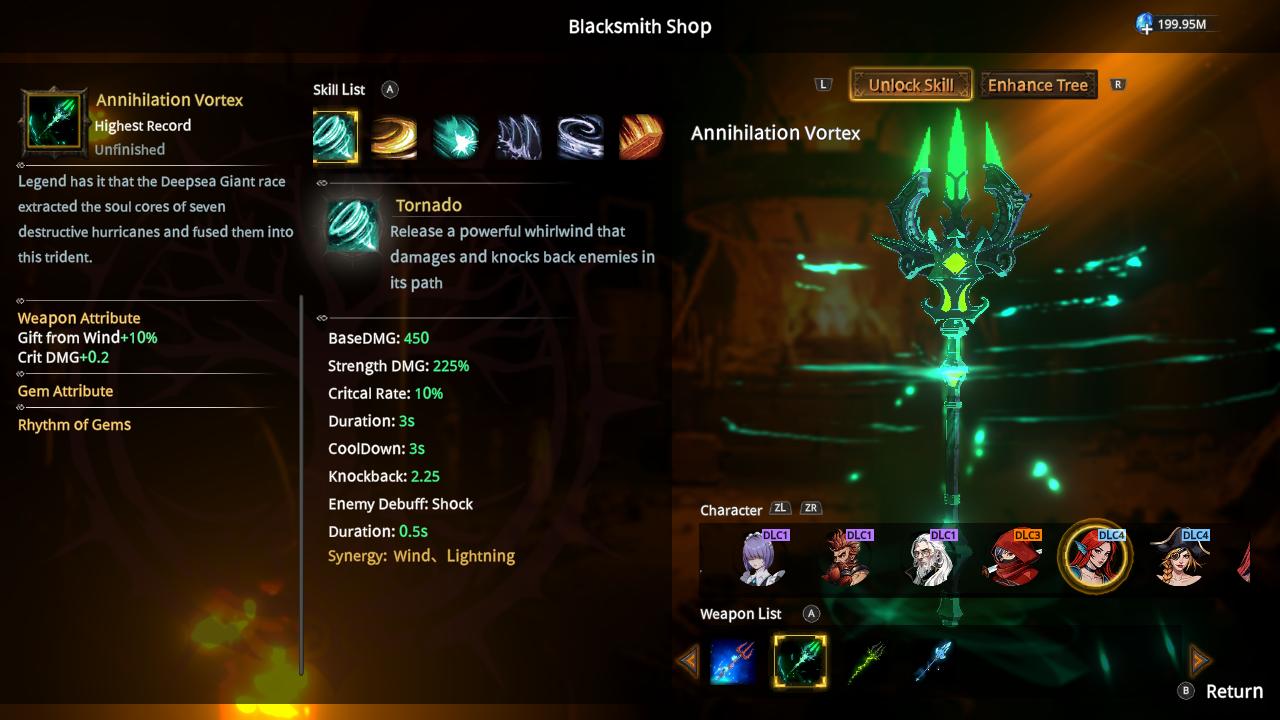This screenshot has height=720, width=1280.
Task: Open the teal burst skill in the Skill List
Action: click(x=456, y=138)
